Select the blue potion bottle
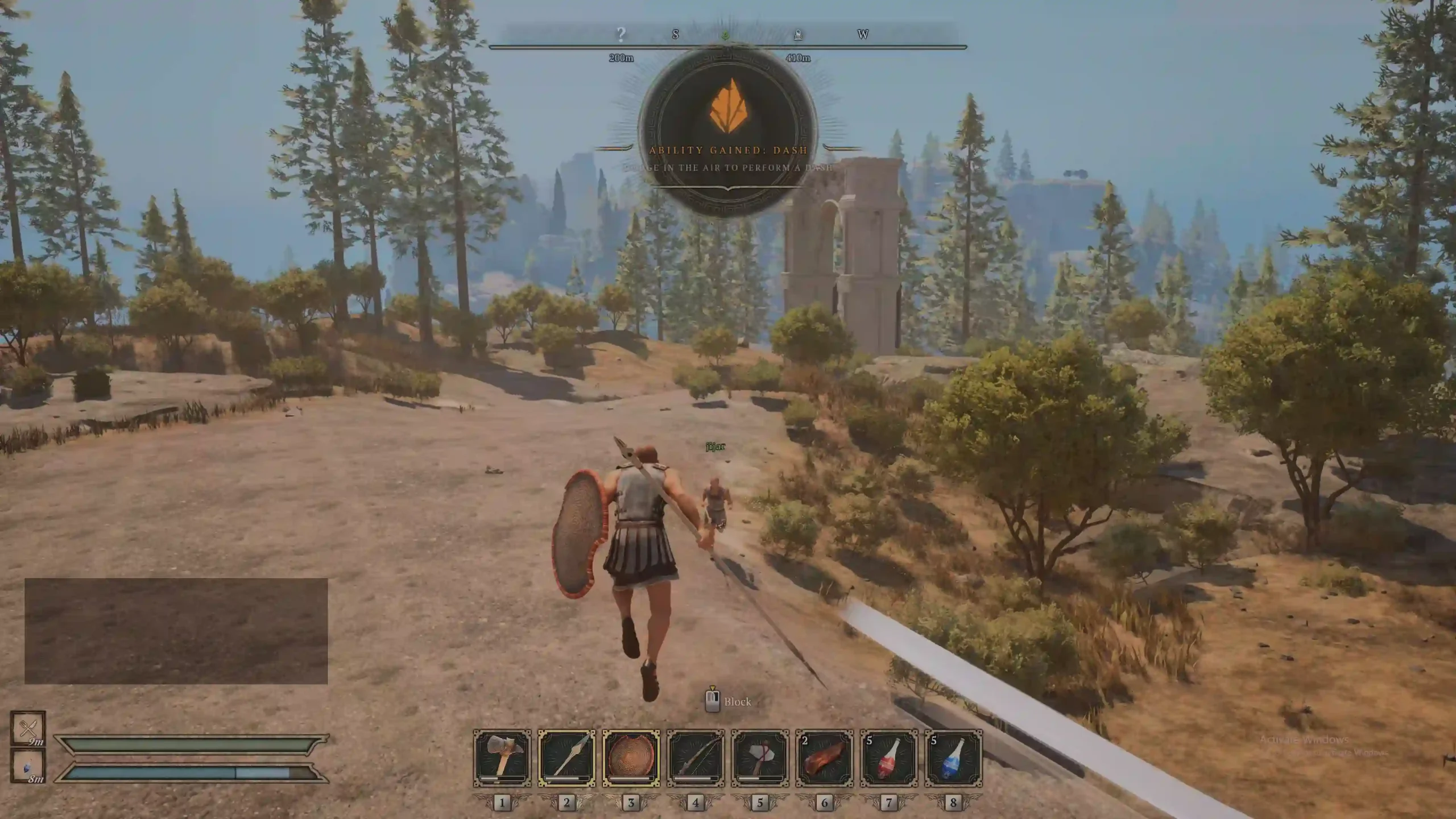 tap(953, 758)
